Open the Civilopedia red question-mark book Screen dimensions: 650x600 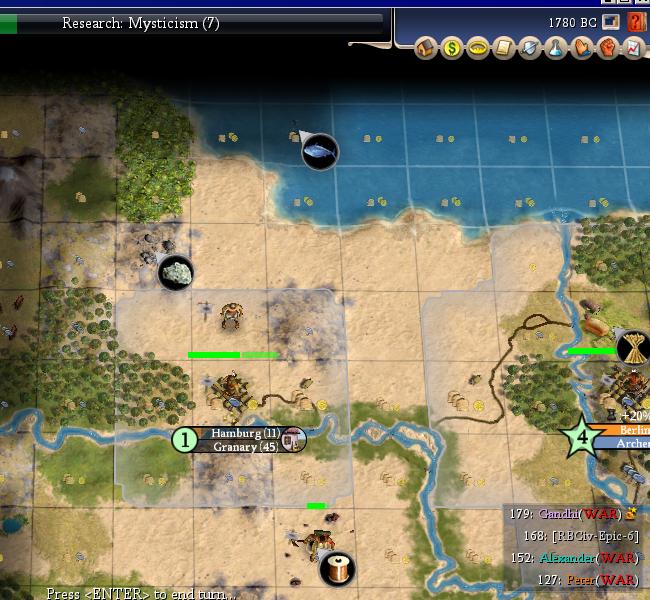click(636, 21)
